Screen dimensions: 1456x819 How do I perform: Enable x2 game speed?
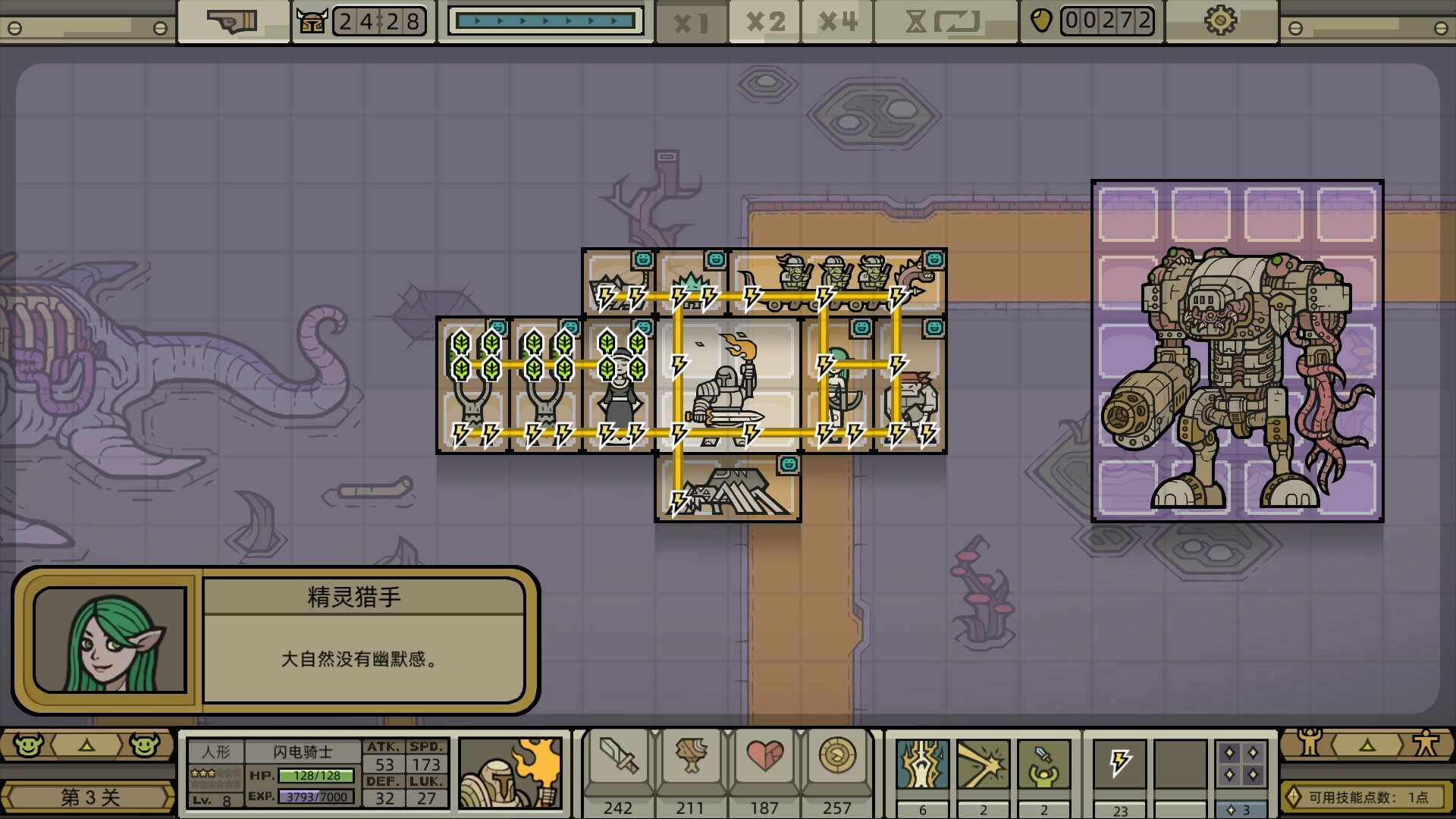pos(763,22)
